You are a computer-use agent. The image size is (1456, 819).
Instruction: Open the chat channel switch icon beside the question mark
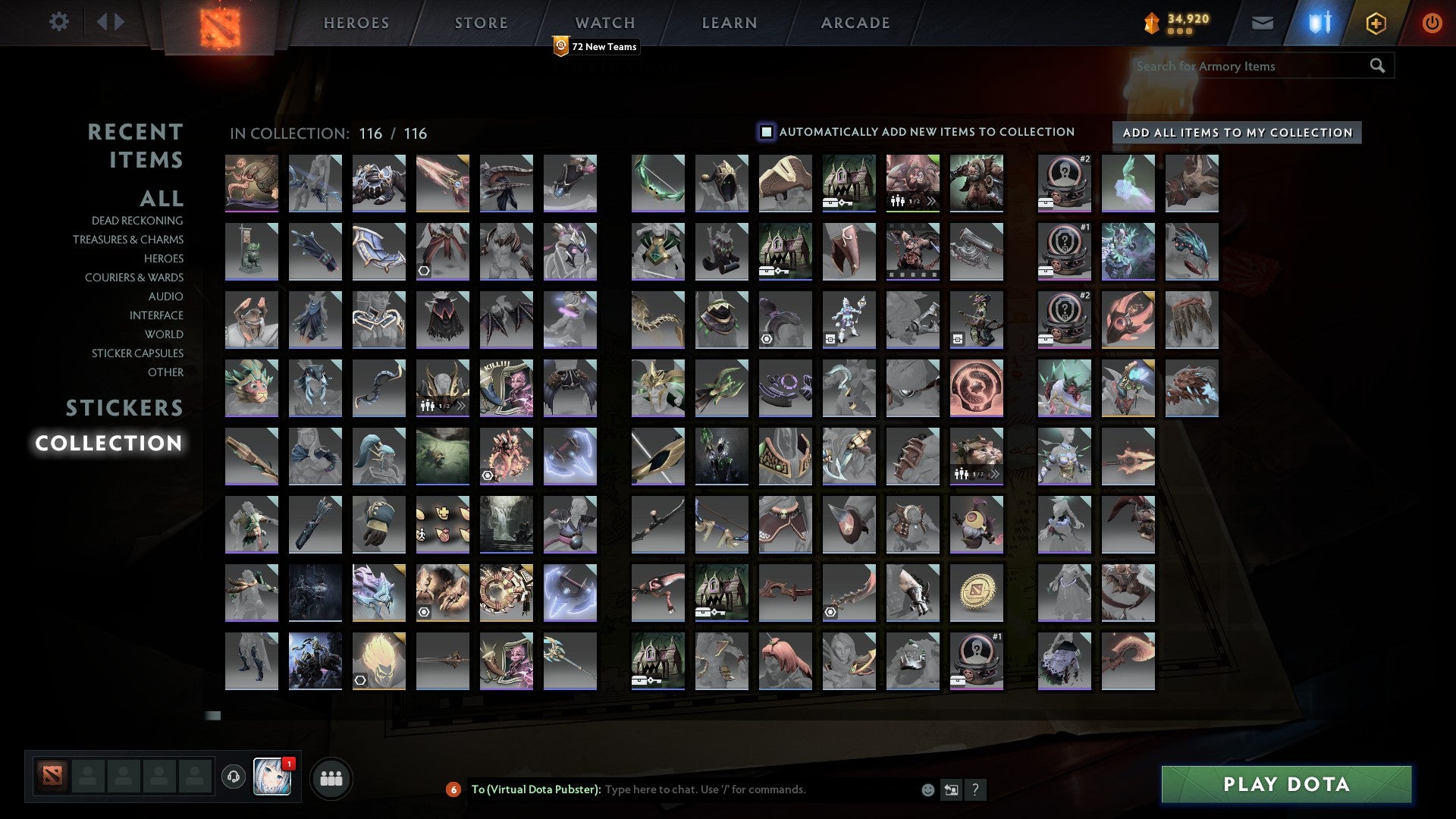click(950, 789)
